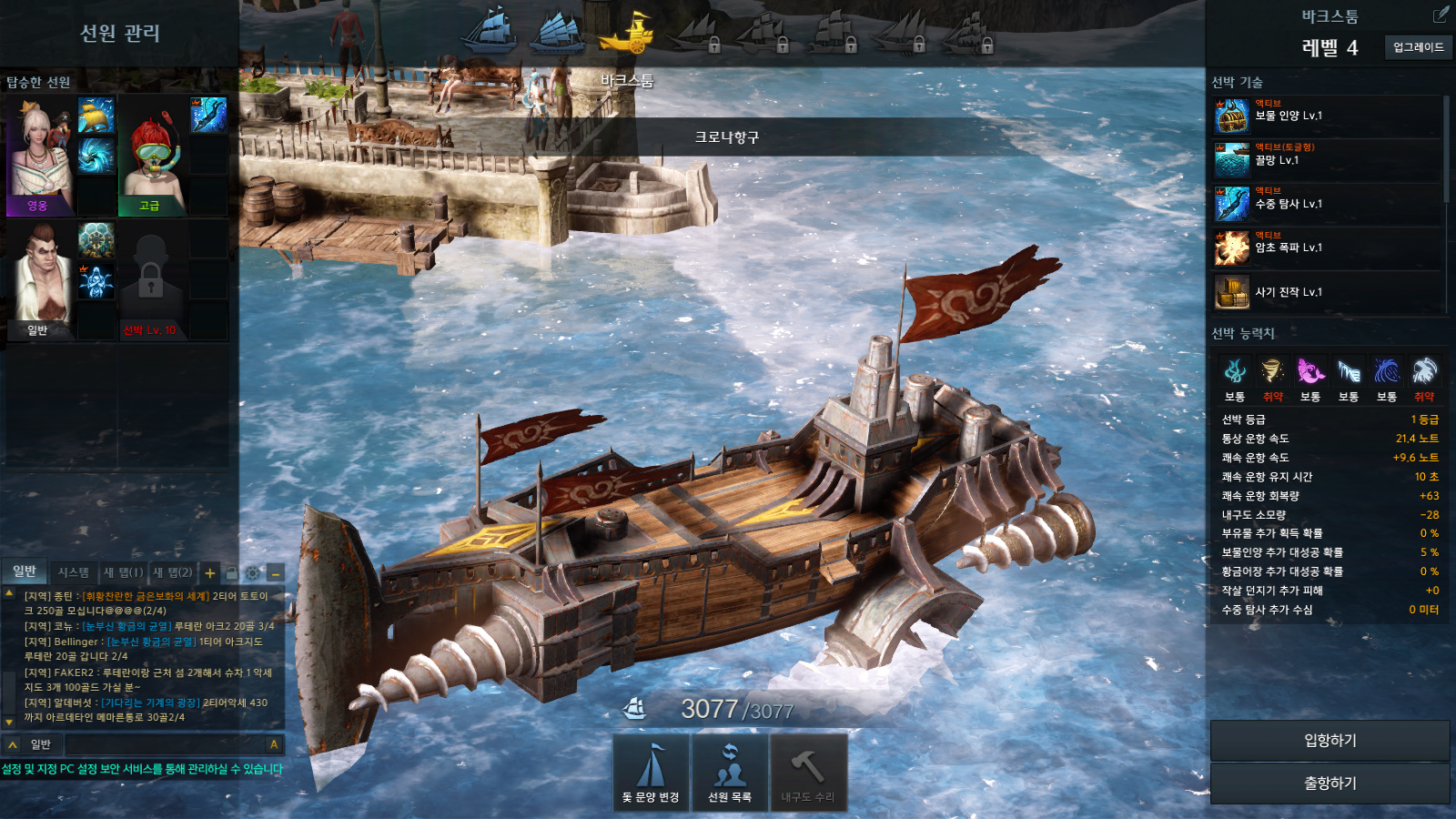
Task: Select the 영웅 grade crew member portrait
Action: coord(39,156)
